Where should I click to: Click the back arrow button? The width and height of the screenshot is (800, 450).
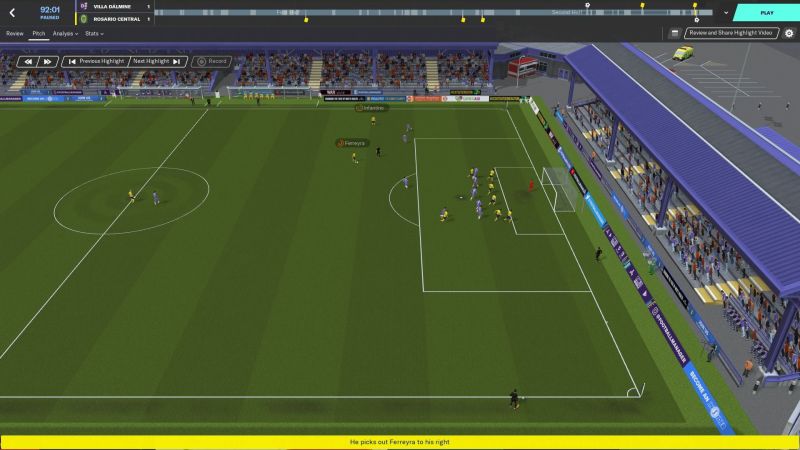(x=12, y=13)
